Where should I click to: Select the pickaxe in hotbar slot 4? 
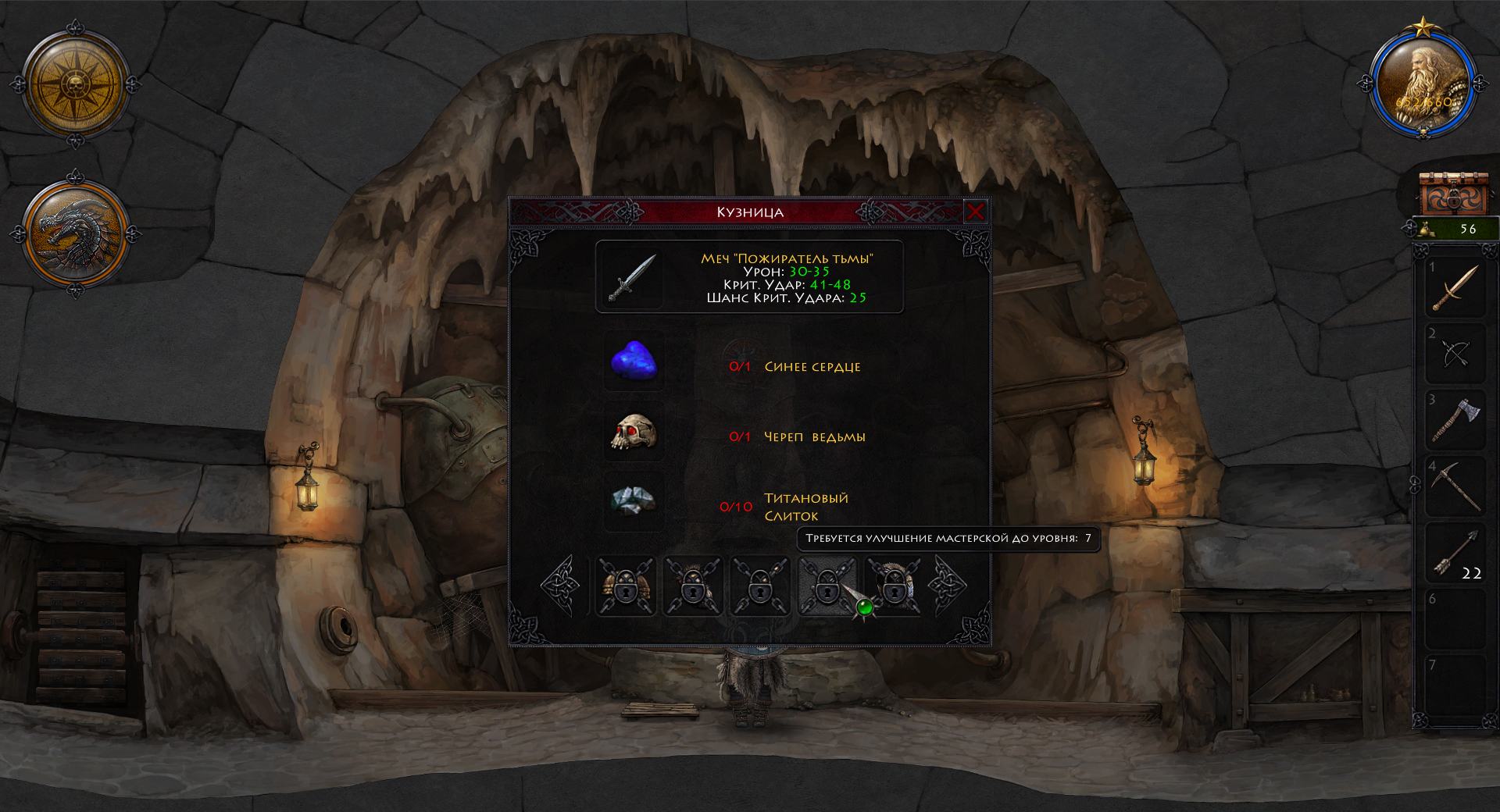click(1455, 486)
